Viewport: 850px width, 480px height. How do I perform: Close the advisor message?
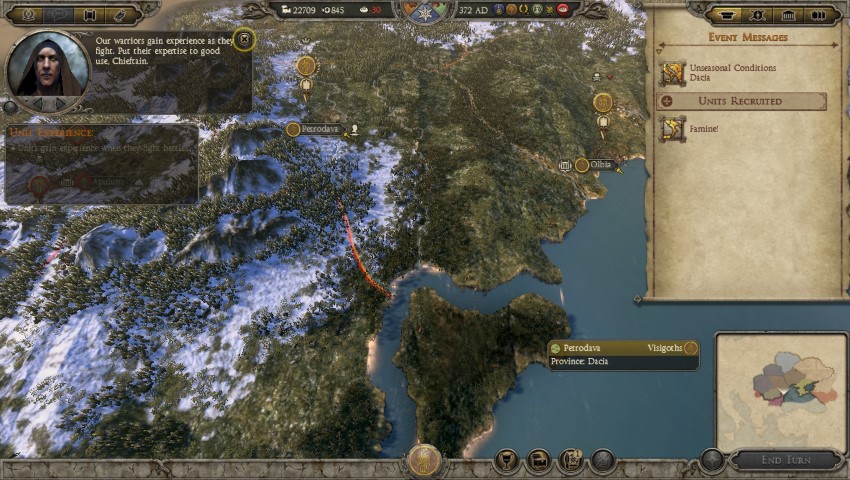(243, 40)
